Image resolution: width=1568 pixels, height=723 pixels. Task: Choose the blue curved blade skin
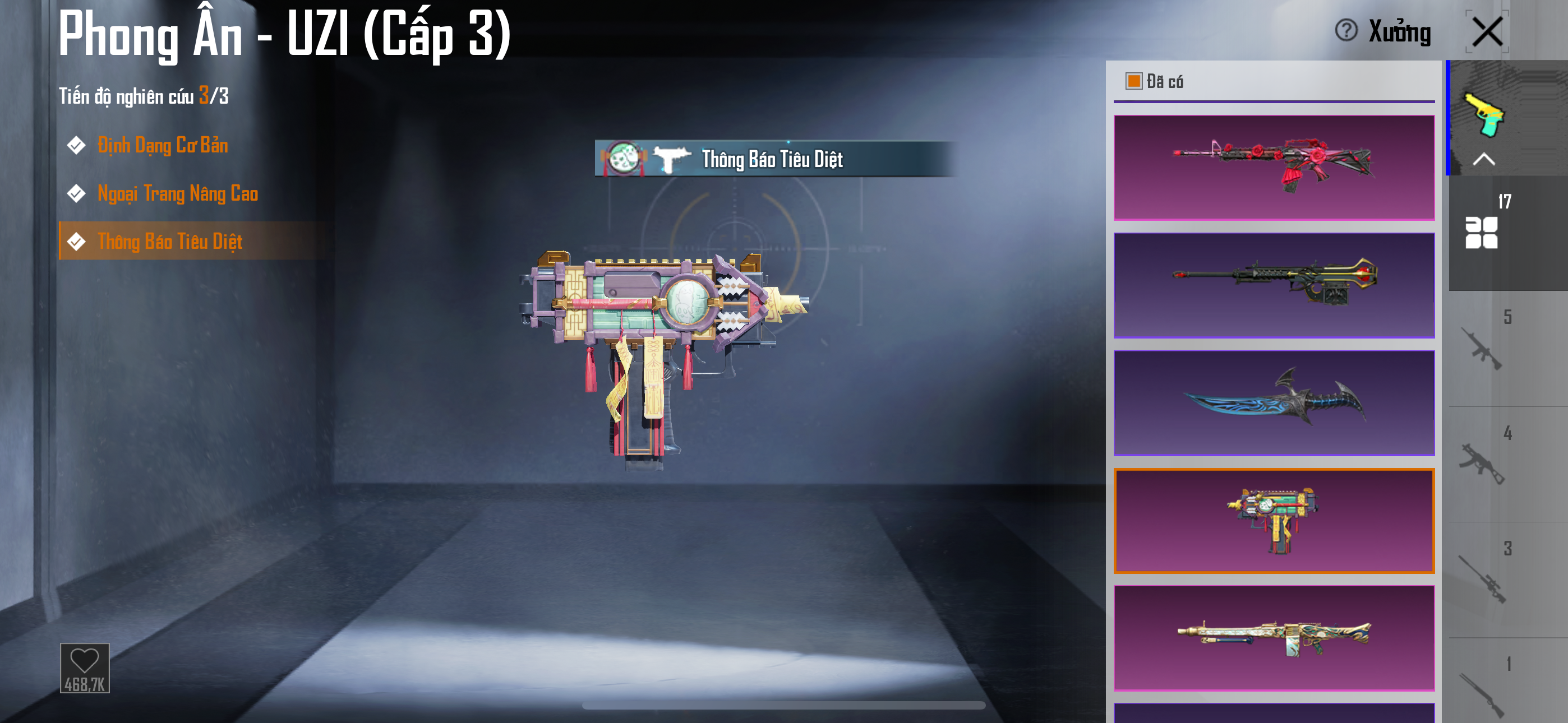point(1274,403)
